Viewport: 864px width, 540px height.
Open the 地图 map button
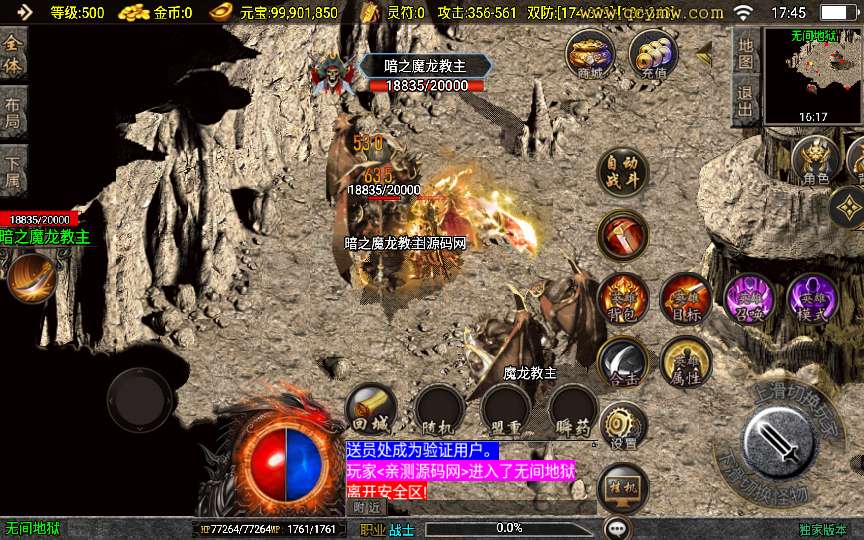745,53
